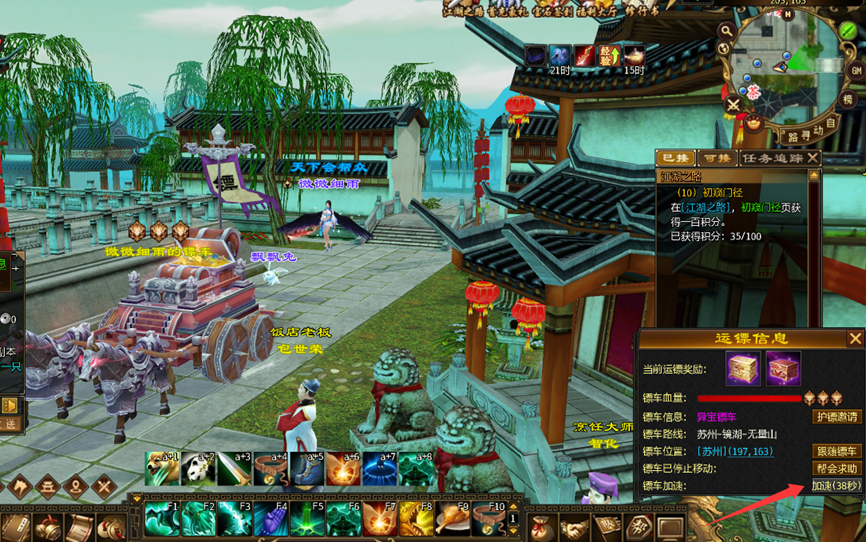
Task: Close the 任务追踪 quest tracker
Action: coord(814,158)
